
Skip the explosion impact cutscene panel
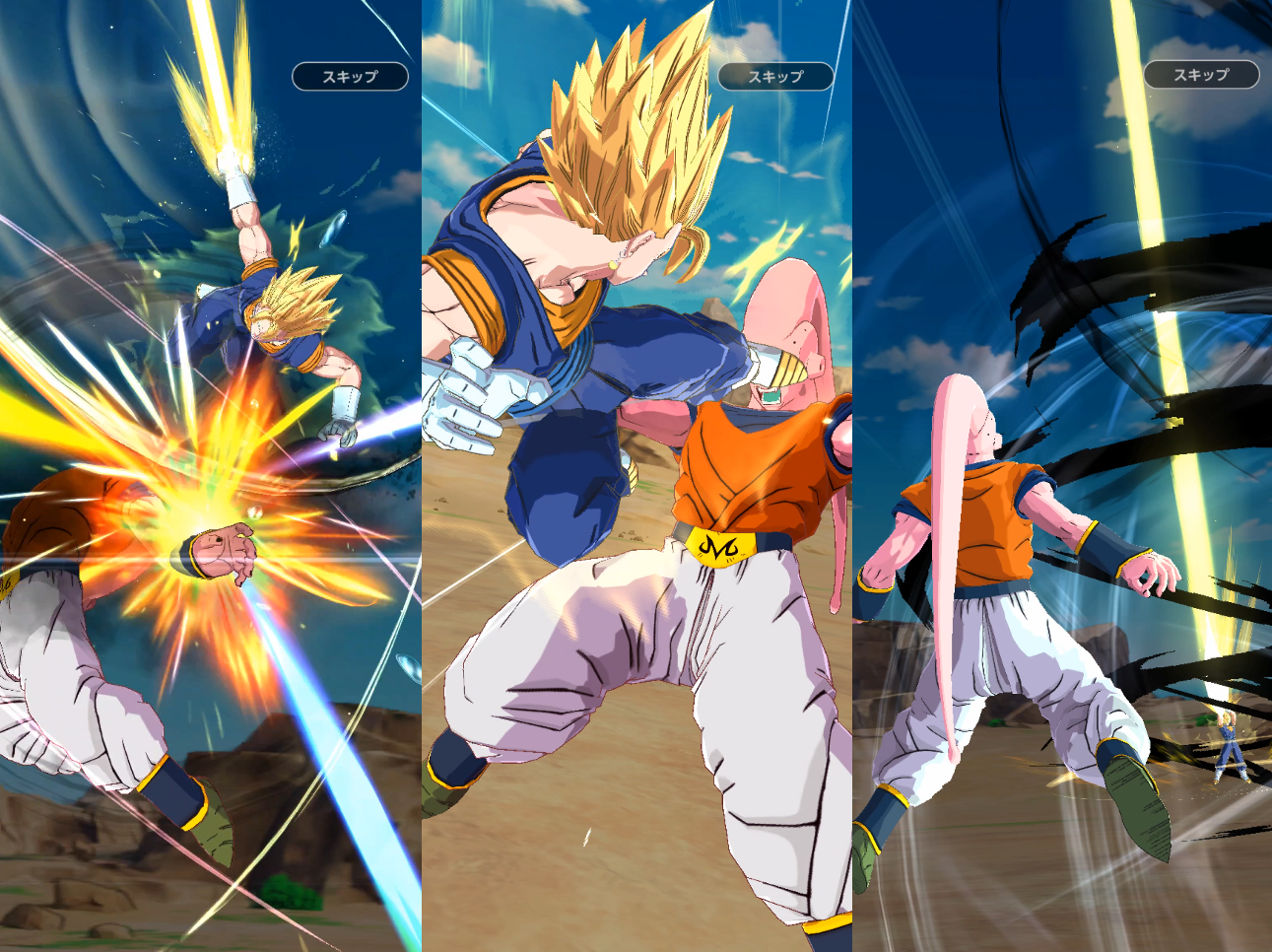coord(350,77)
